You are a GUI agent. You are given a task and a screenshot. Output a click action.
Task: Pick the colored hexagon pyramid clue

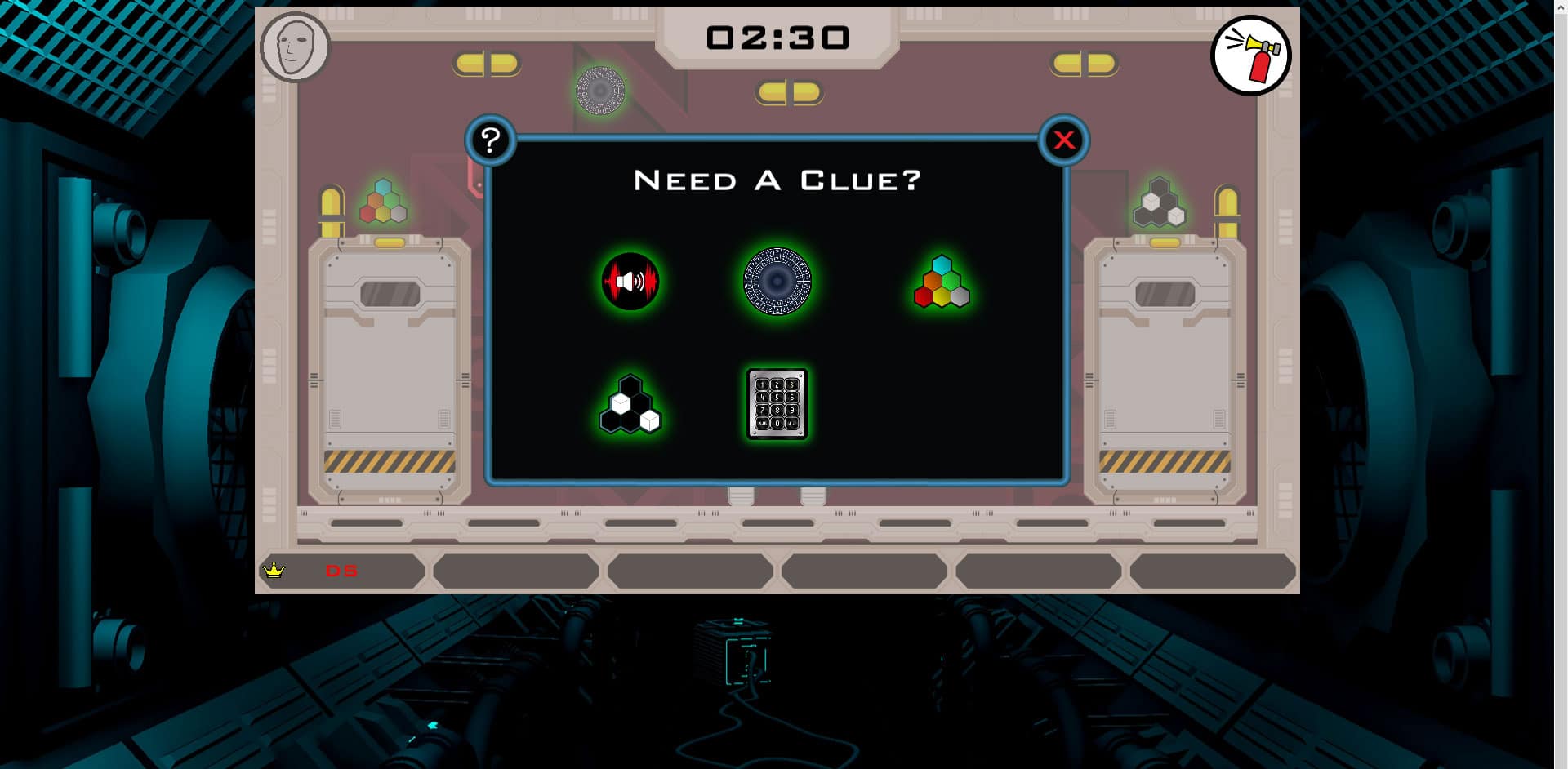pyautogui.click(x=942, y=282)
